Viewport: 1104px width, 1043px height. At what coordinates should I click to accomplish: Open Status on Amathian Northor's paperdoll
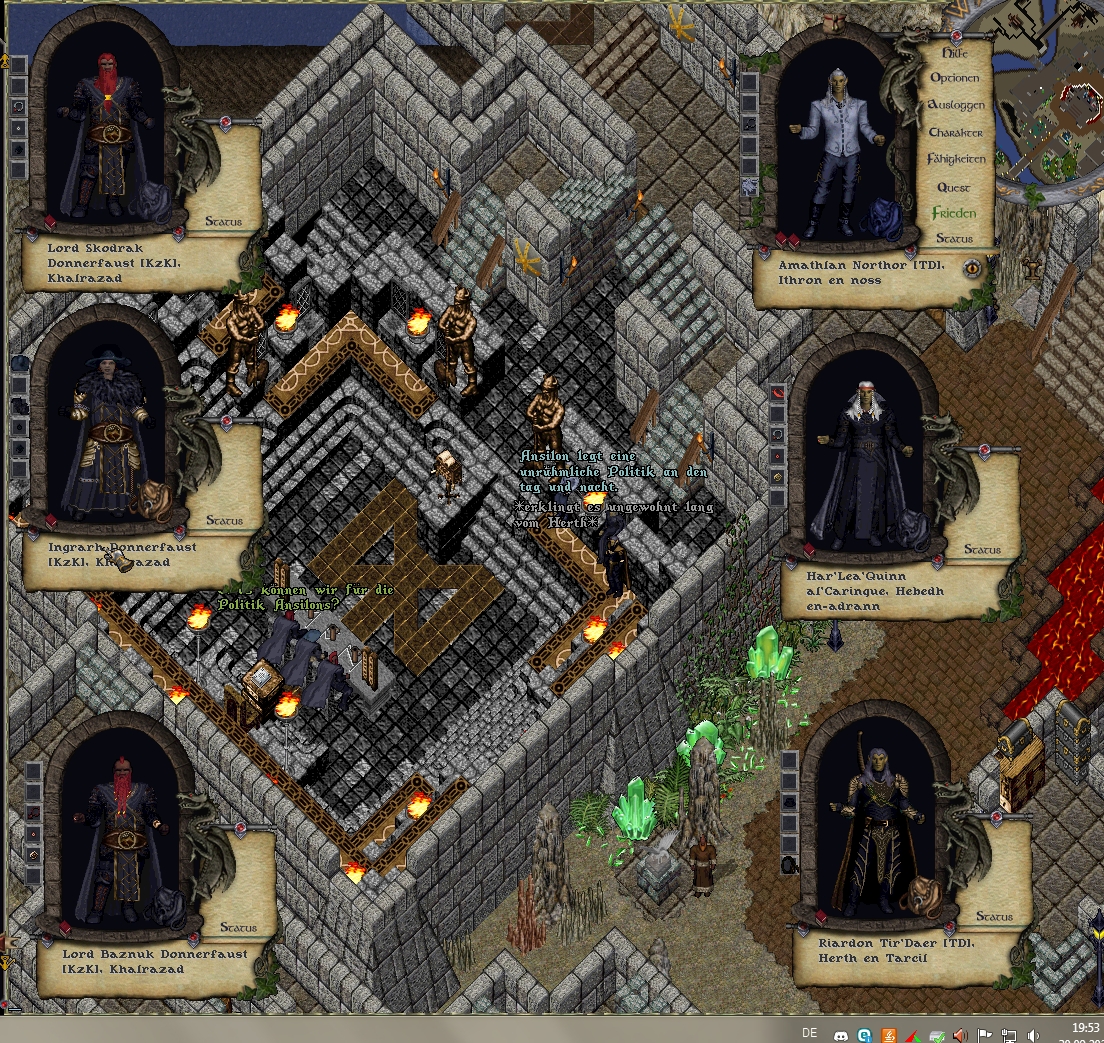pyautogui.click(x=955, y=239)
